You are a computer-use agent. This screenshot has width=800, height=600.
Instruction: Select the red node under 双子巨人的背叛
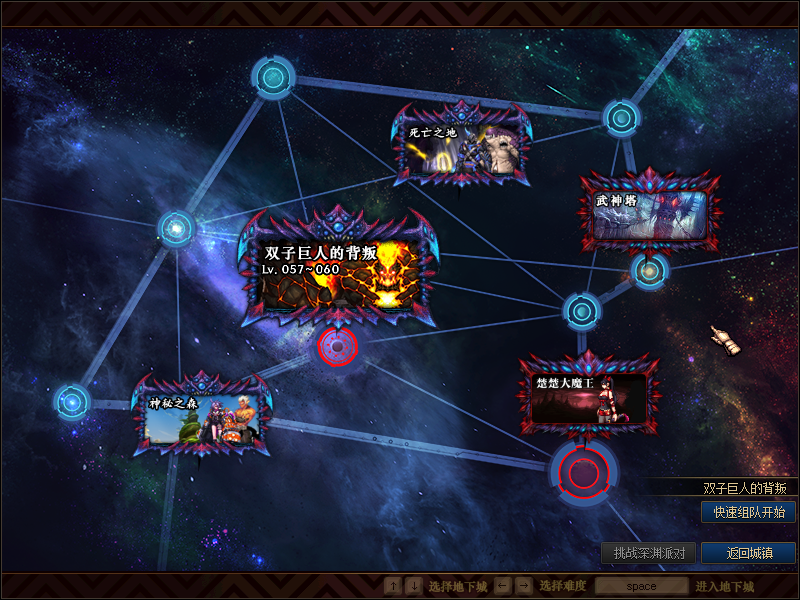(338, 347)
